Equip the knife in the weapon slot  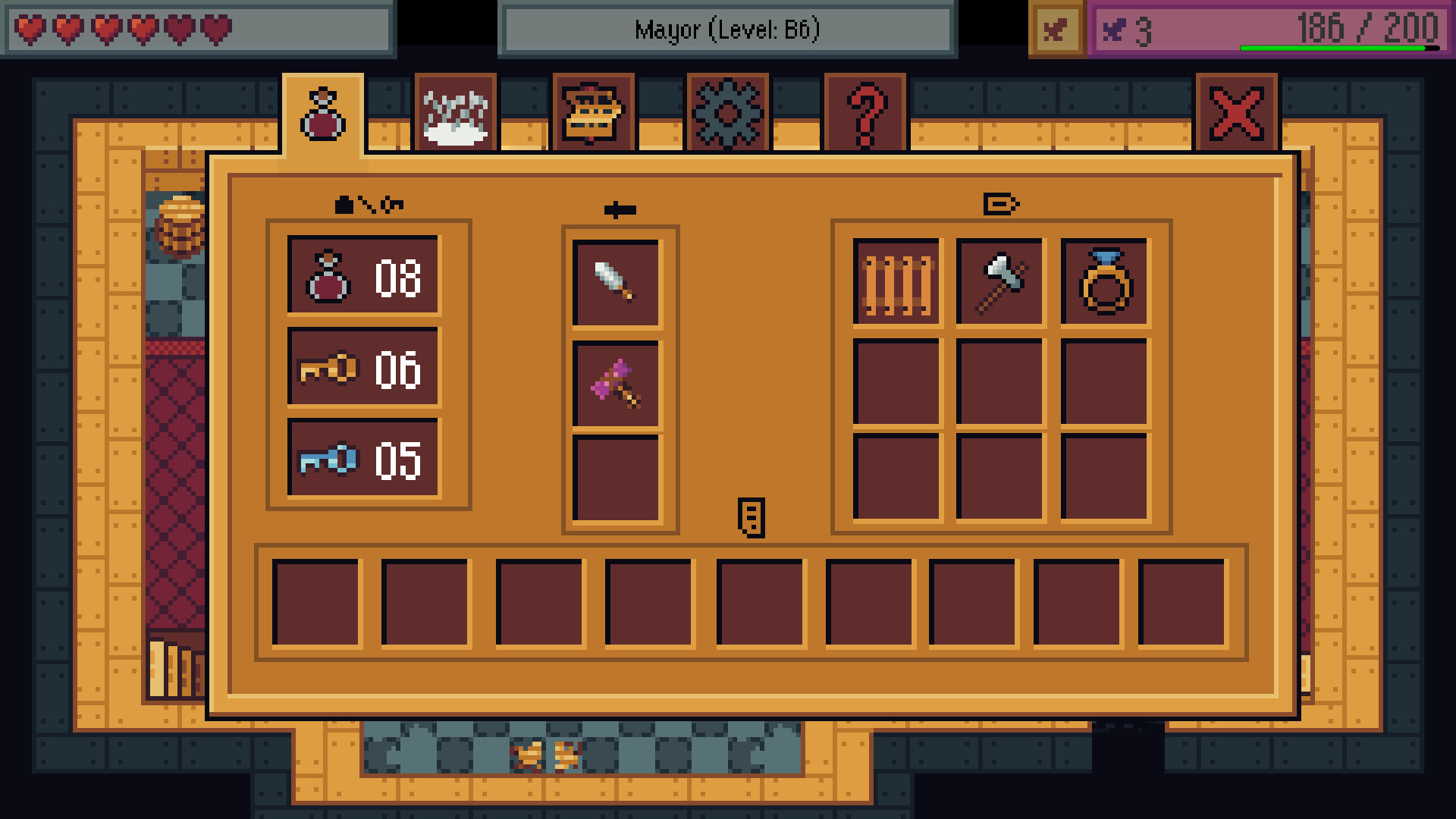pyautogui.click(x=618, y=281)
